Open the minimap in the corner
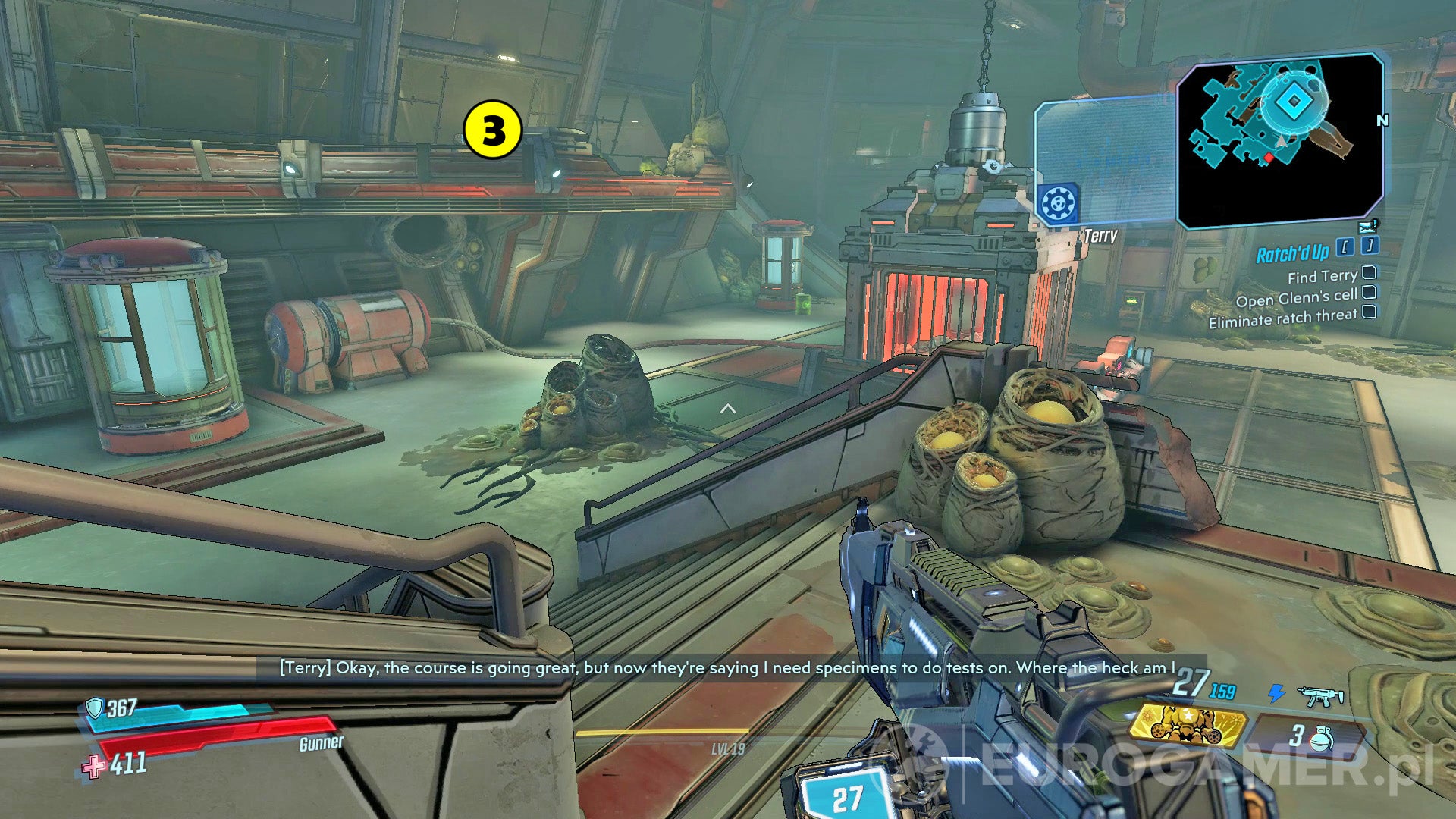 1282,136
